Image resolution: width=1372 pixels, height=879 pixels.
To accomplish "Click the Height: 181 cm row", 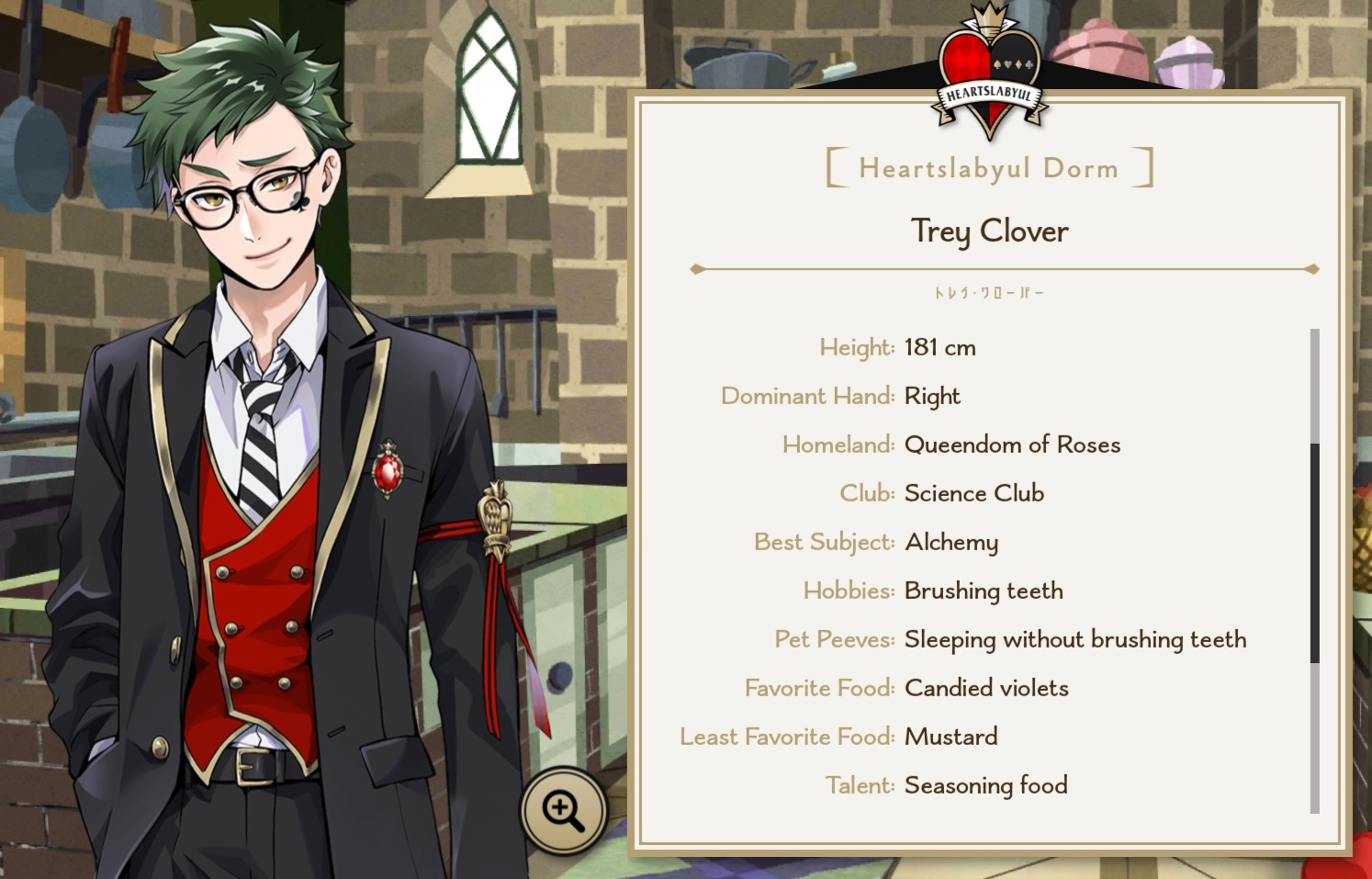I will [898, 347].
